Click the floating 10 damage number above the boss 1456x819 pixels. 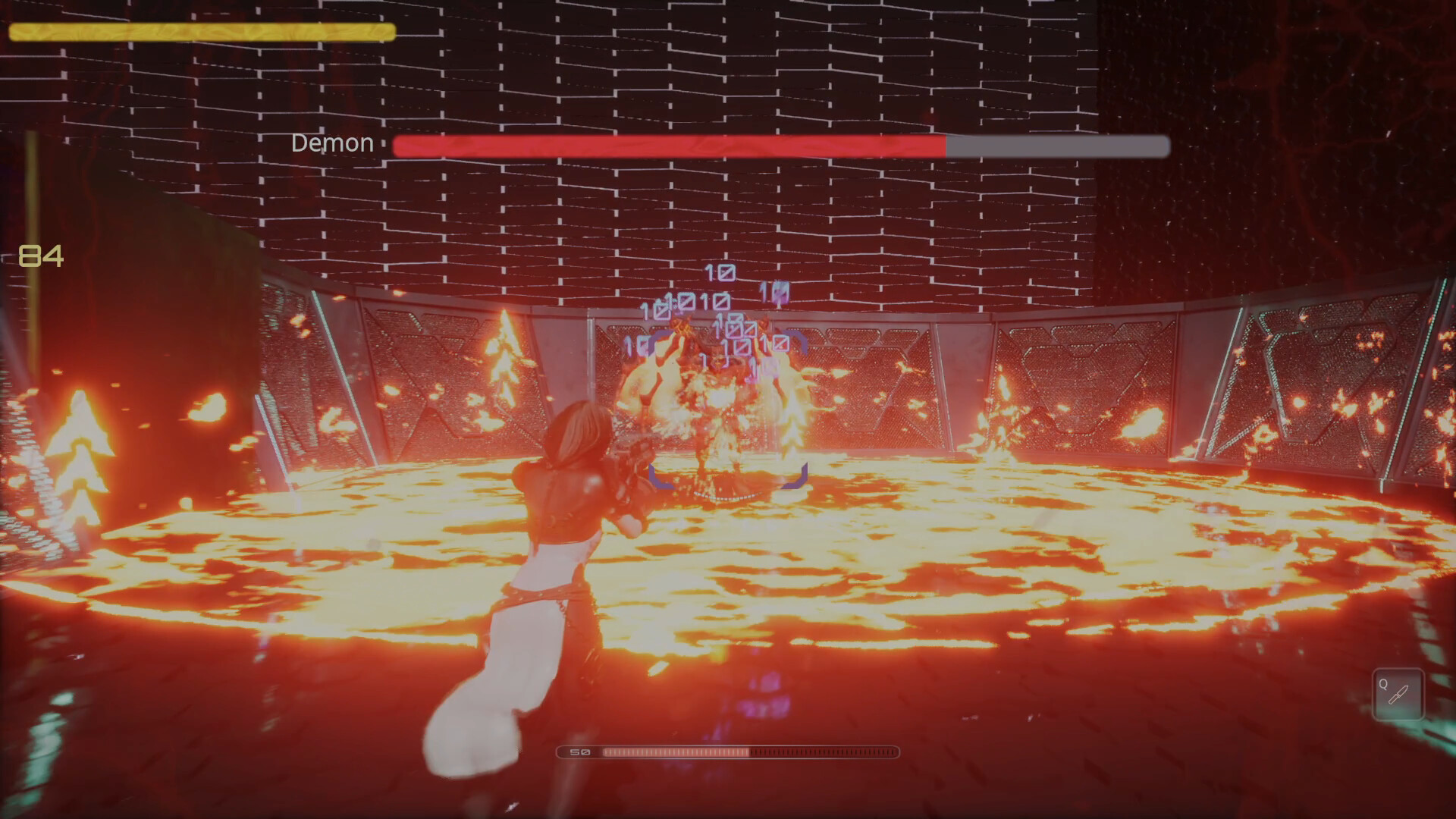coord(721,271)
